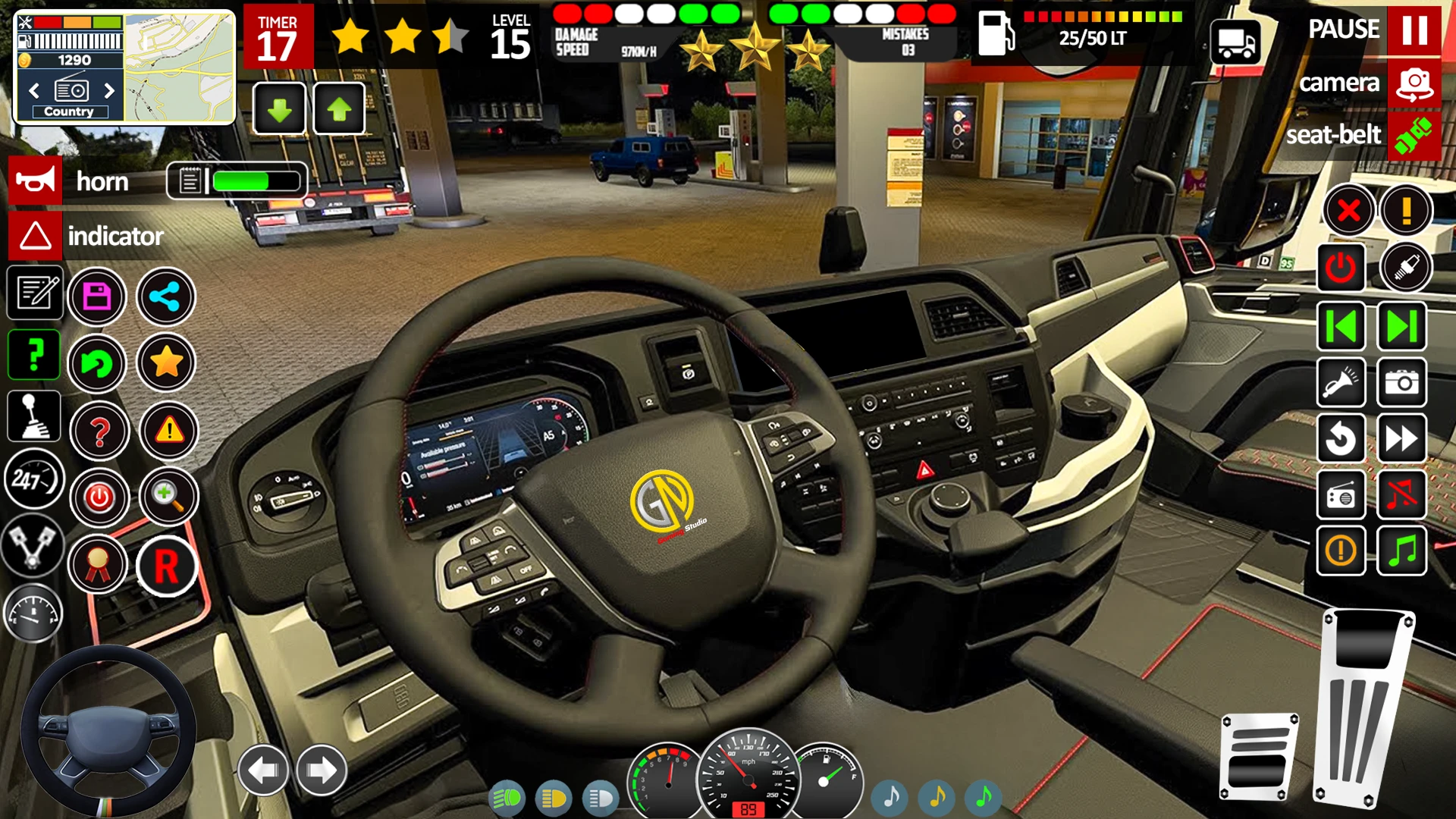The width and height of the screenshot is (1456, 819).
Task: Activate the indicator hazard triangle button
Action: (x=35, y=236)
